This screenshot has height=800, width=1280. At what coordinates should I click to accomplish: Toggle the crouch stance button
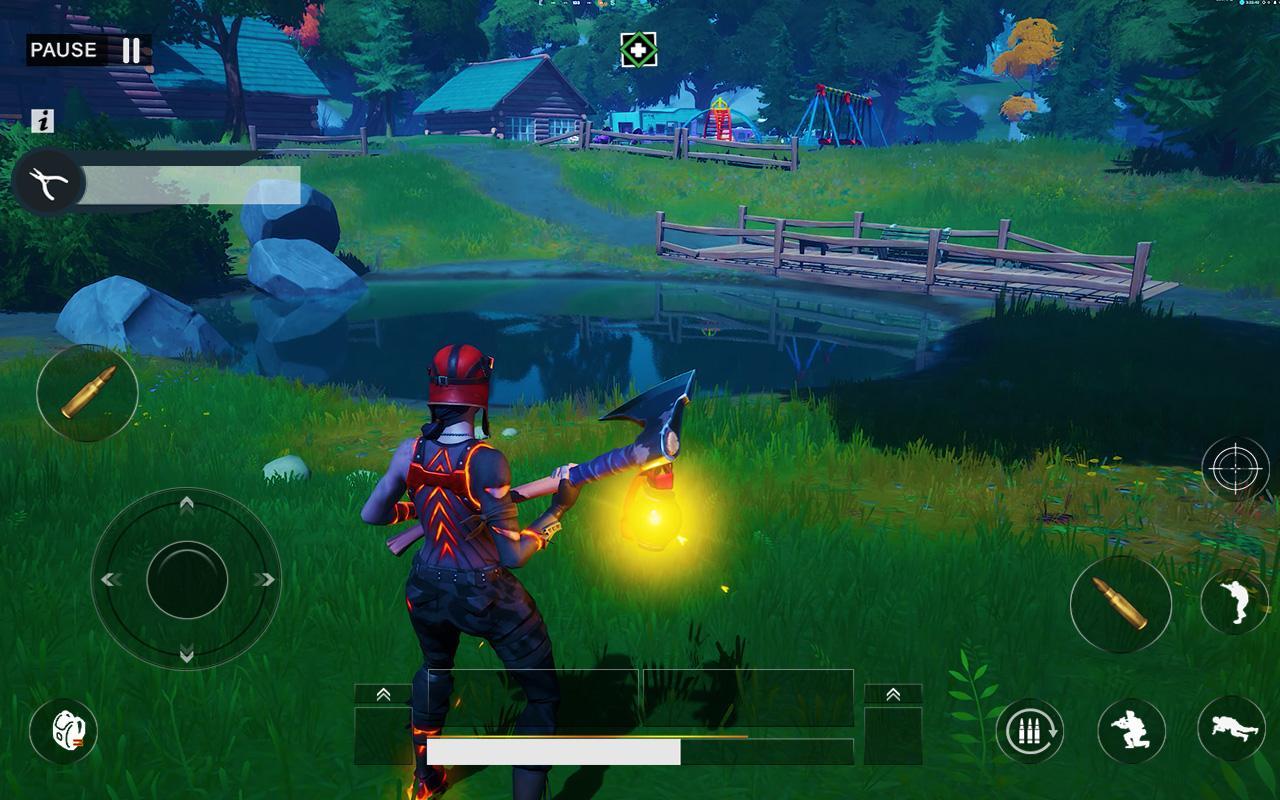tap(1131, 731)
